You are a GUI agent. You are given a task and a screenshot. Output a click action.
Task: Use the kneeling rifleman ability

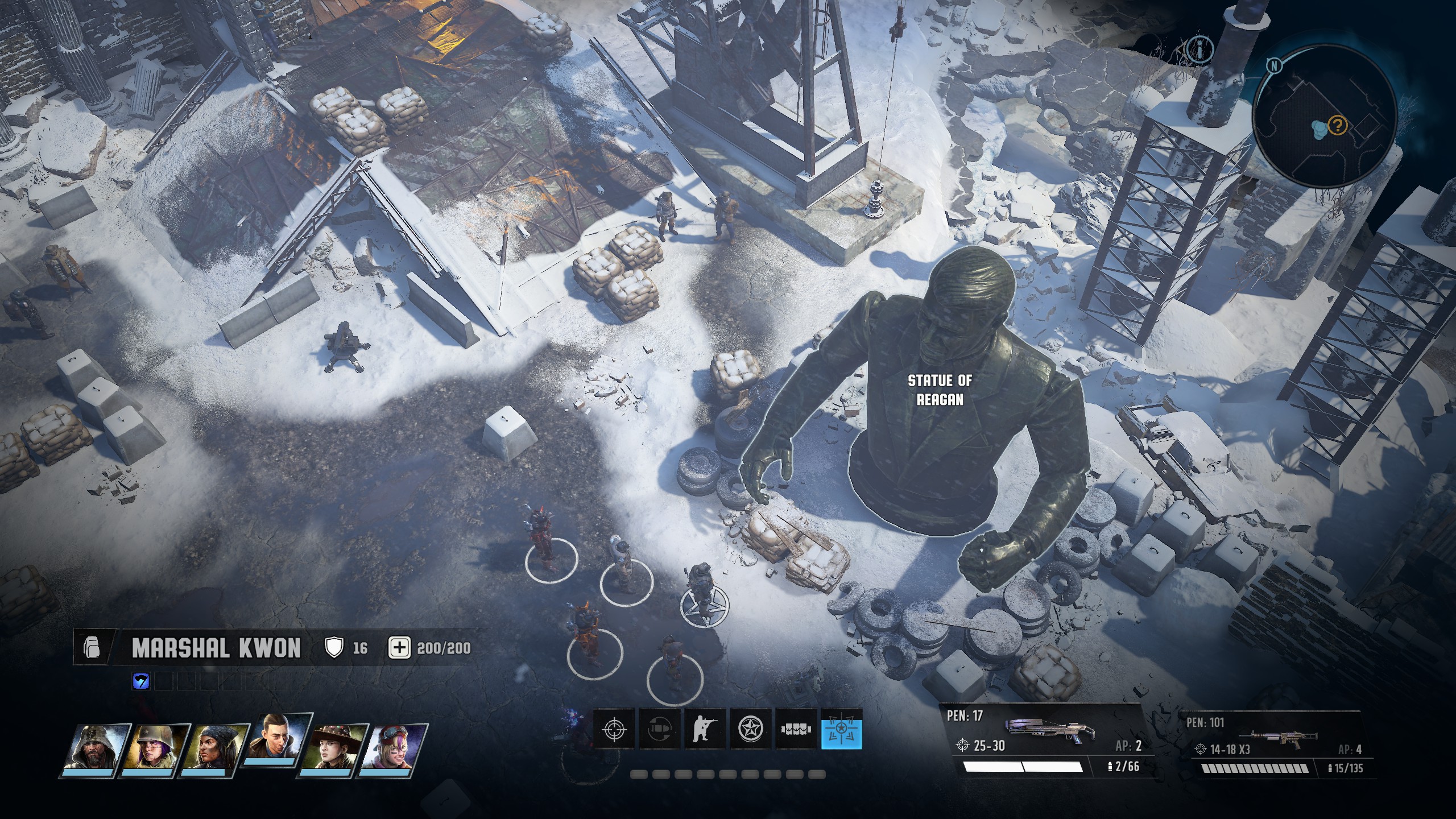pos(705,729)
